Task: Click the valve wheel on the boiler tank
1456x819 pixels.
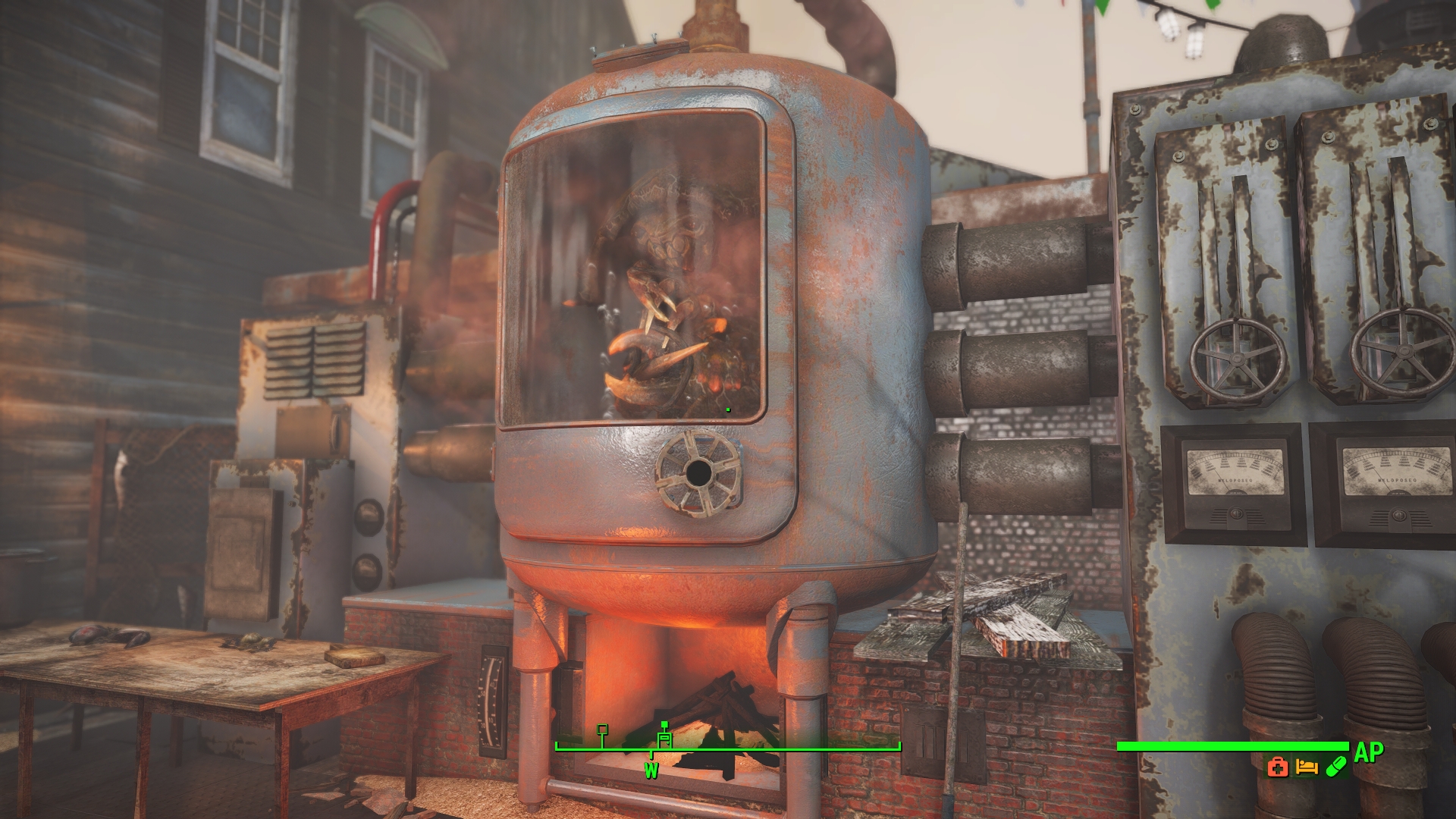Action: click(x=698, y=475)
